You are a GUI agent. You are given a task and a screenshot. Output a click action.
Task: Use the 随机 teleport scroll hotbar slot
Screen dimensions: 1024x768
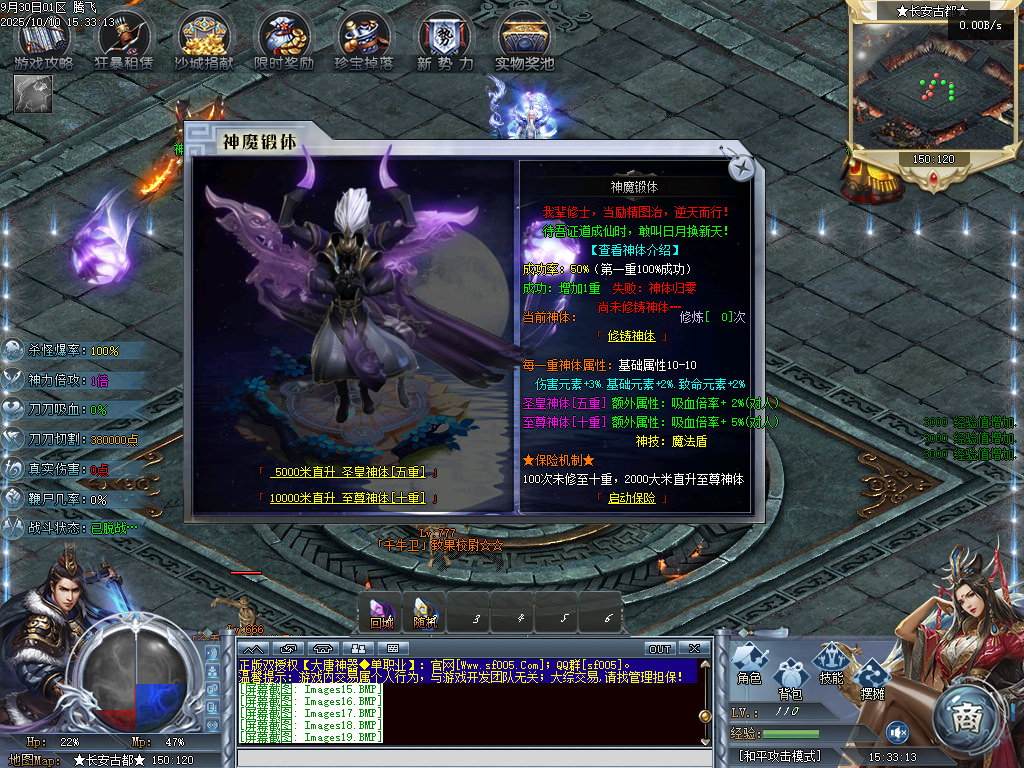424,612
